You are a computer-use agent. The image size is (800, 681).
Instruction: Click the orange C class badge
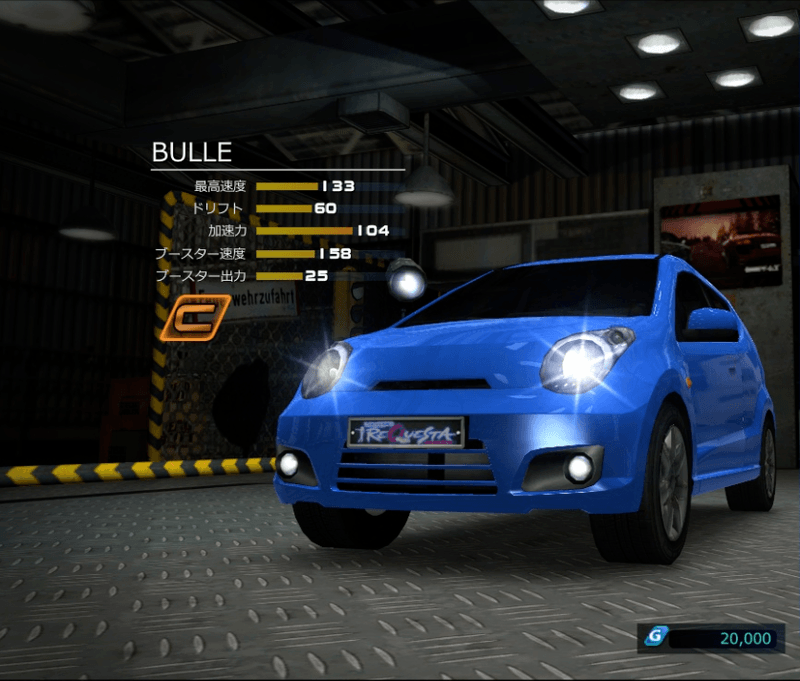[x=186, y=318]
